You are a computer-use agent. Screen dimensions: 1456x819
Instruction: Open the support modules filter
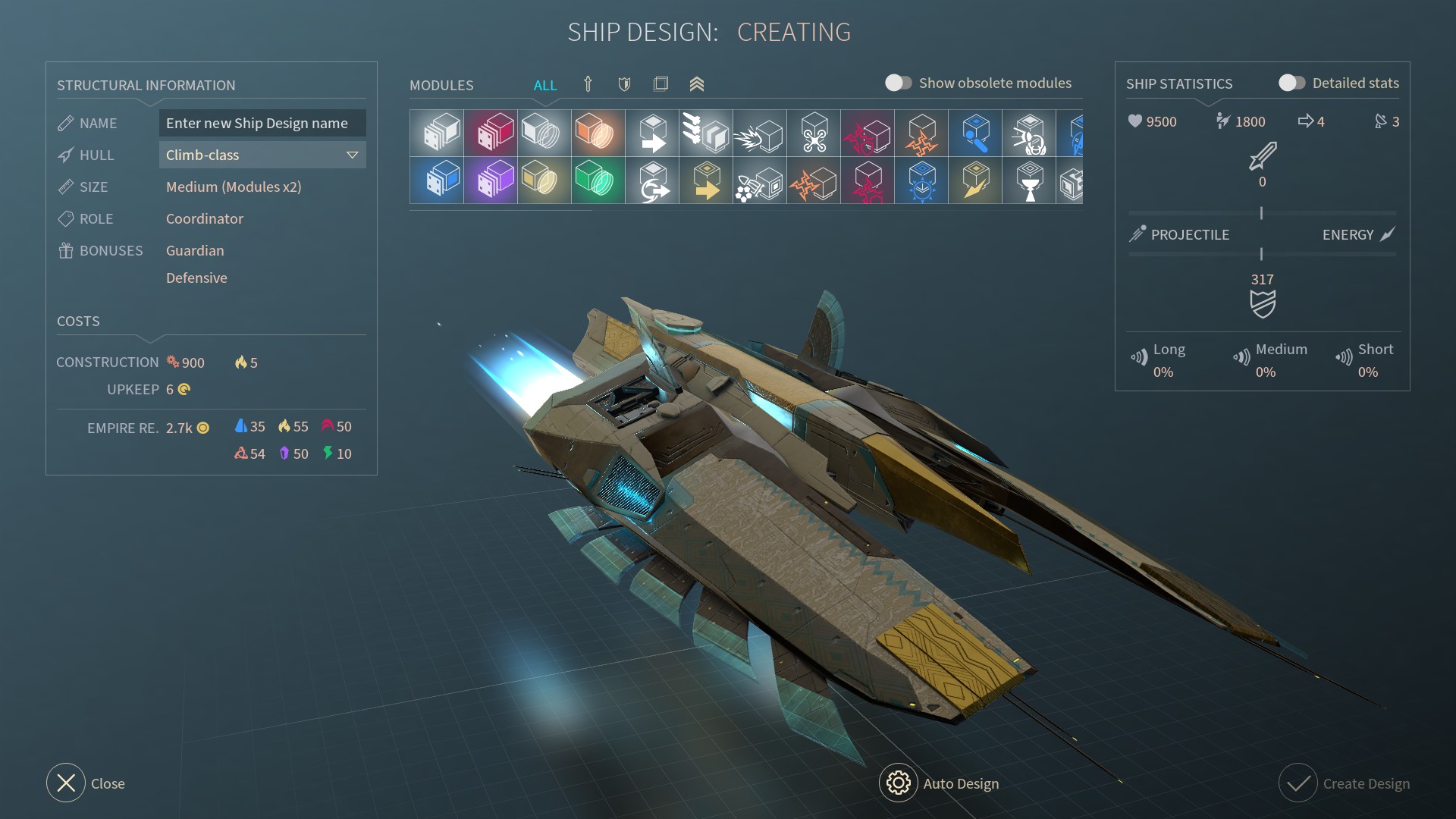click(x=661, y=84)
